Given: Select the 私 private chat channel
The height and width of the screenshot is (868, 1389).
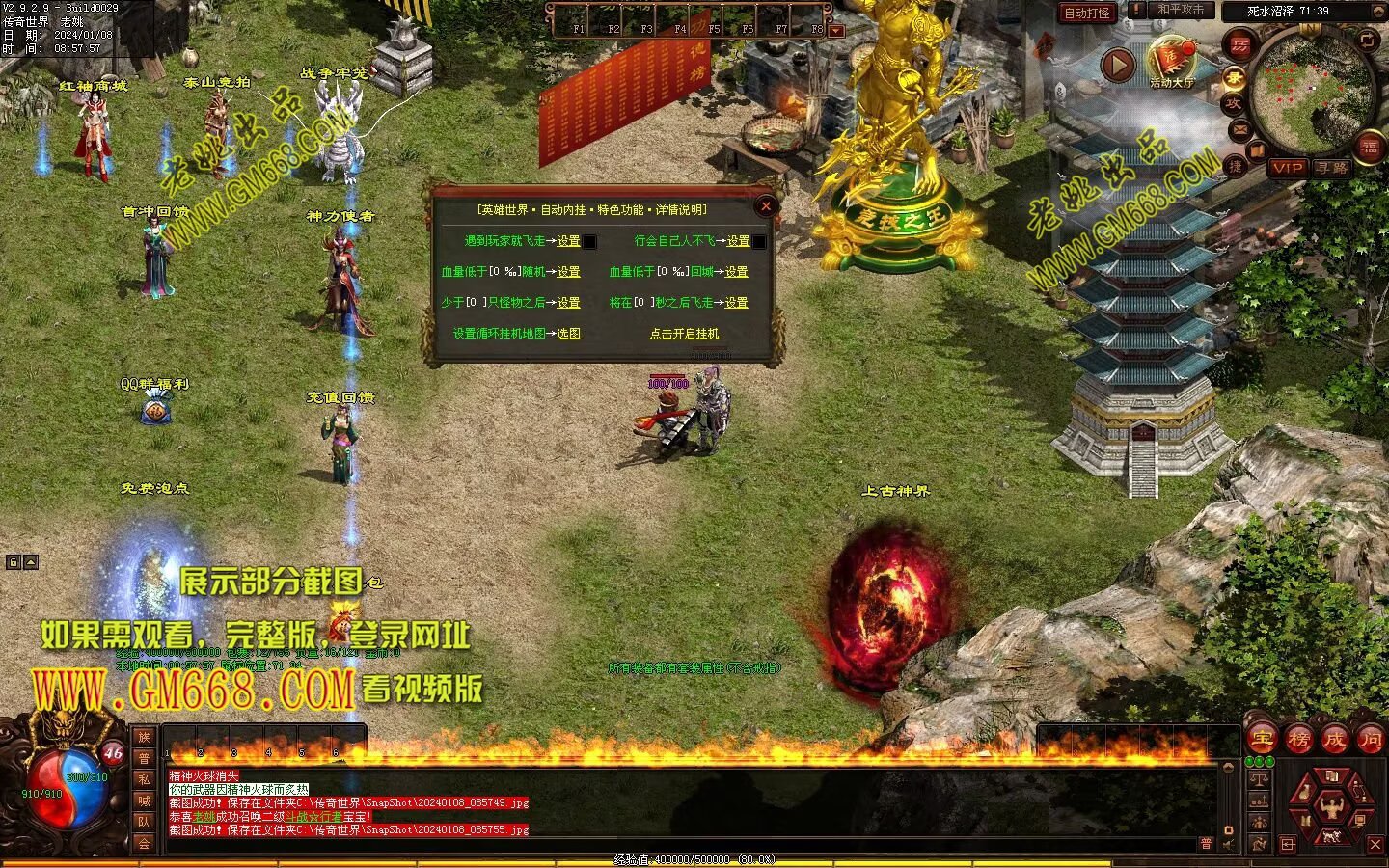Looking at the screenshot, I should click(144, 779).
